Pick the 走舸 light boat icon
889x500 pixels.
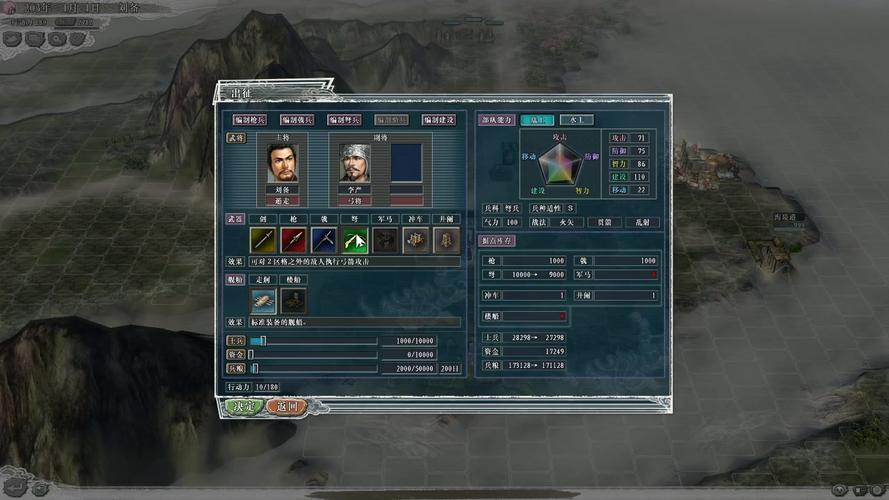pos(263,300)
